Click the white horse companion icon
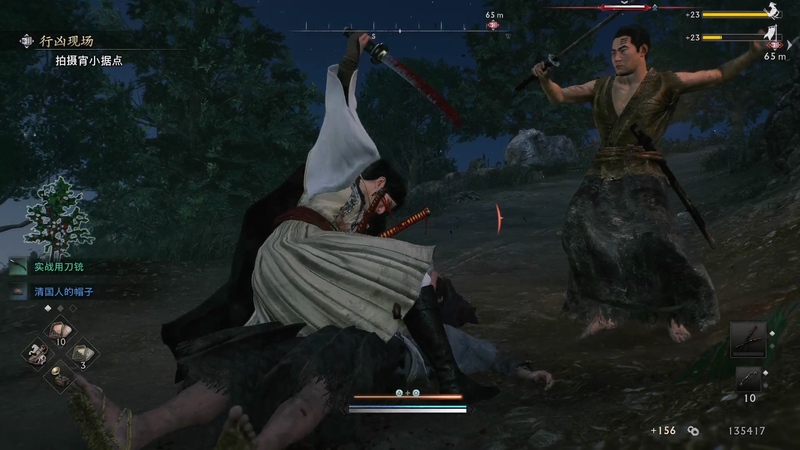The height and width of the screenshot is (450, 800). tap(769, 13)
